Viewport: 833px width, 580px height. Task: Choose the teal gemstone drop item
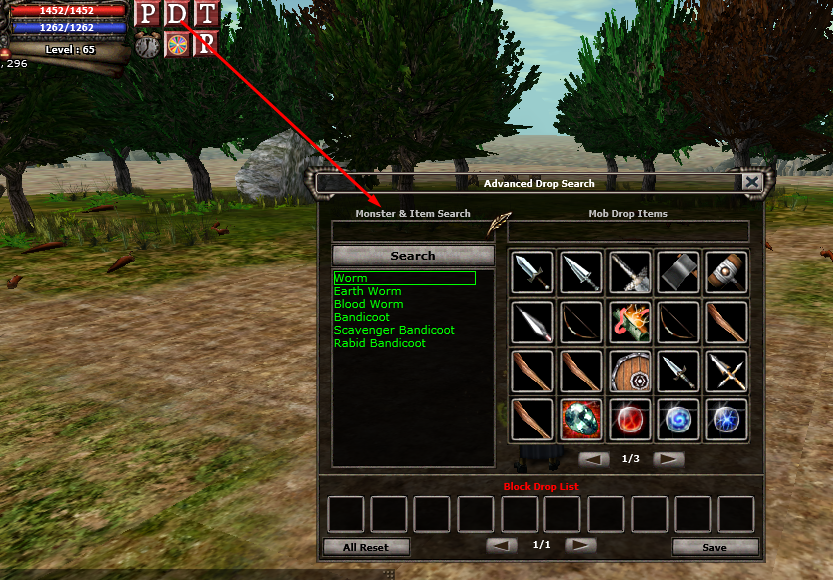[x=581, y=419]
